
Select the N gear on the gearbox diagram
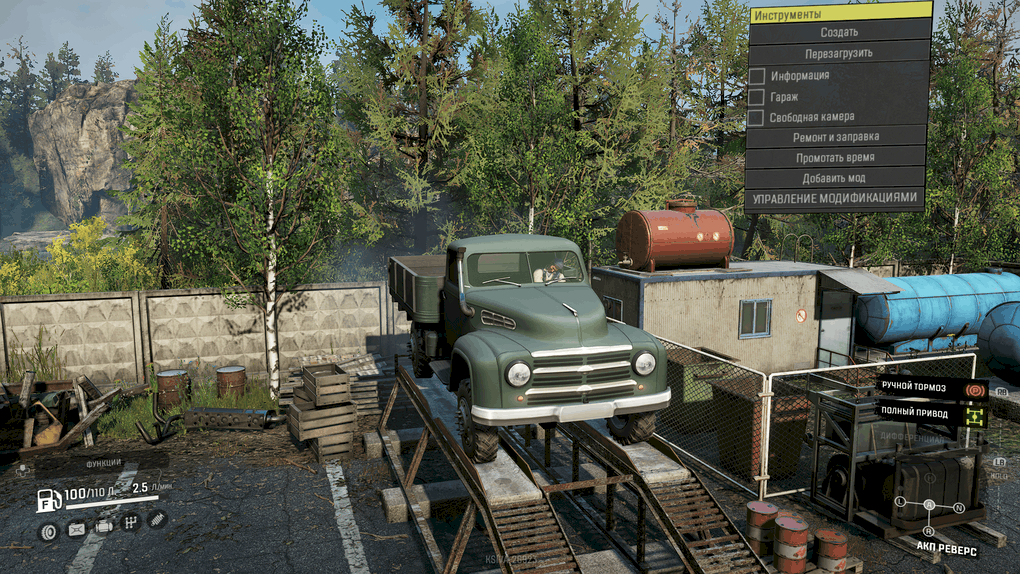(x=961, y=507)
